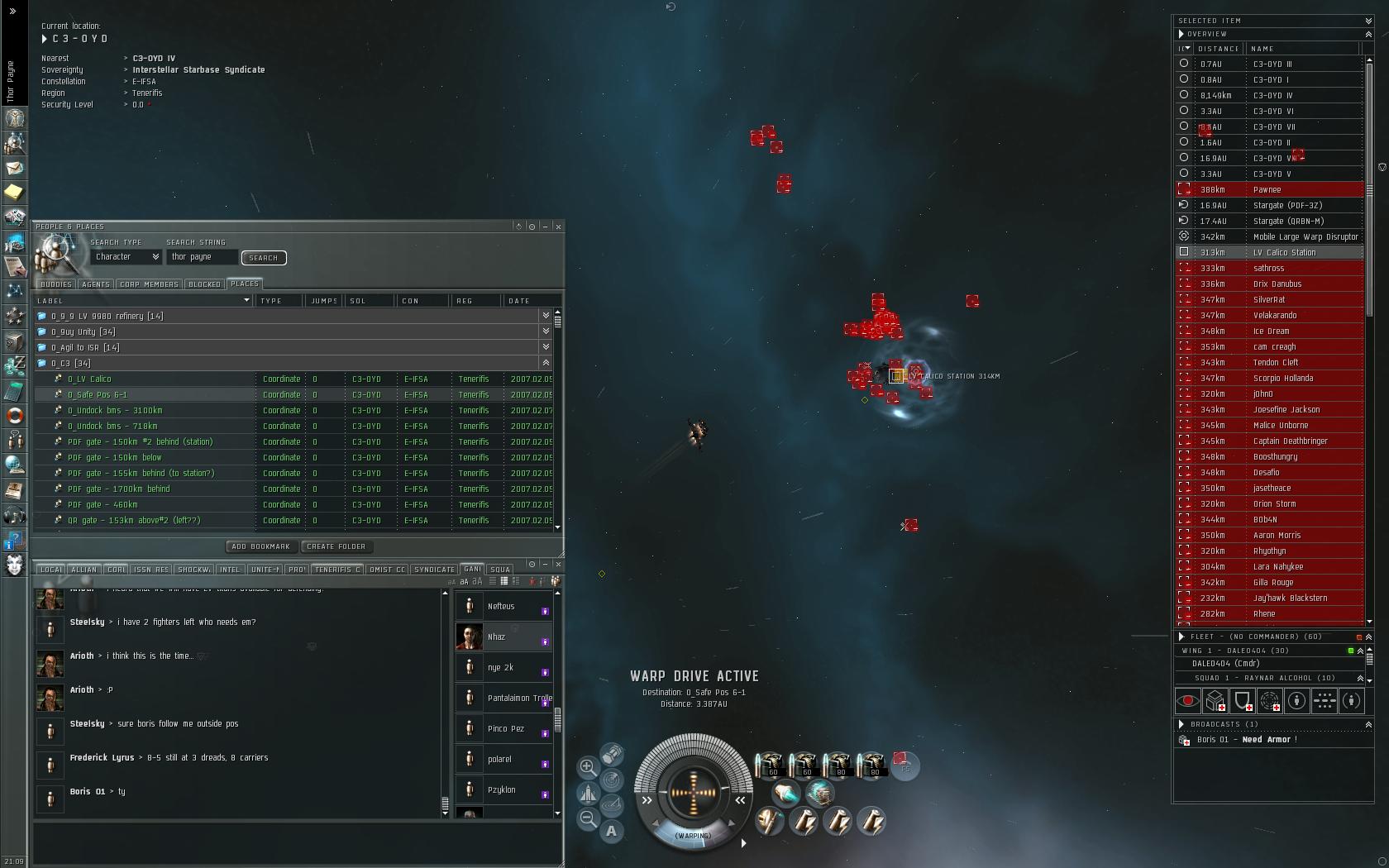Close the People & Places window
This screenshot has width=1389, height=868.
pos(559,227)
